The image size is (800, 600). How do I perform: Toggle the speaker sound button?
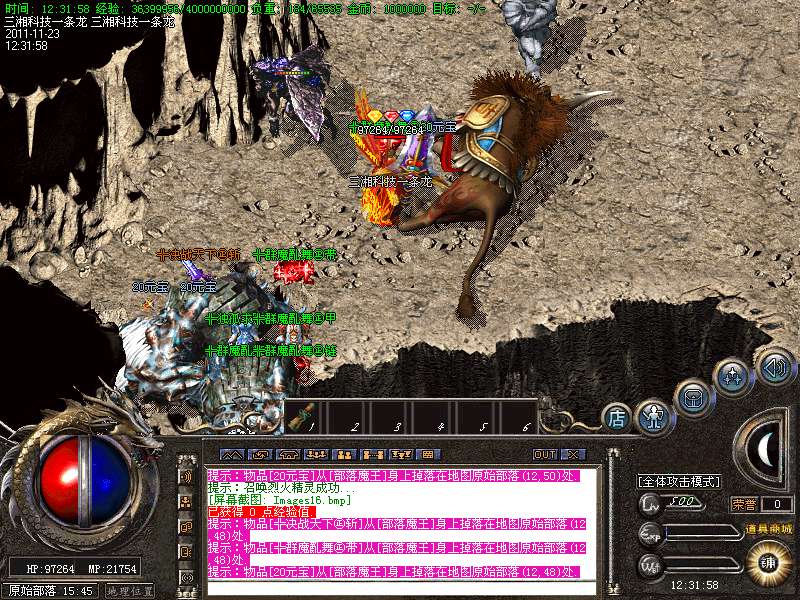773,365
